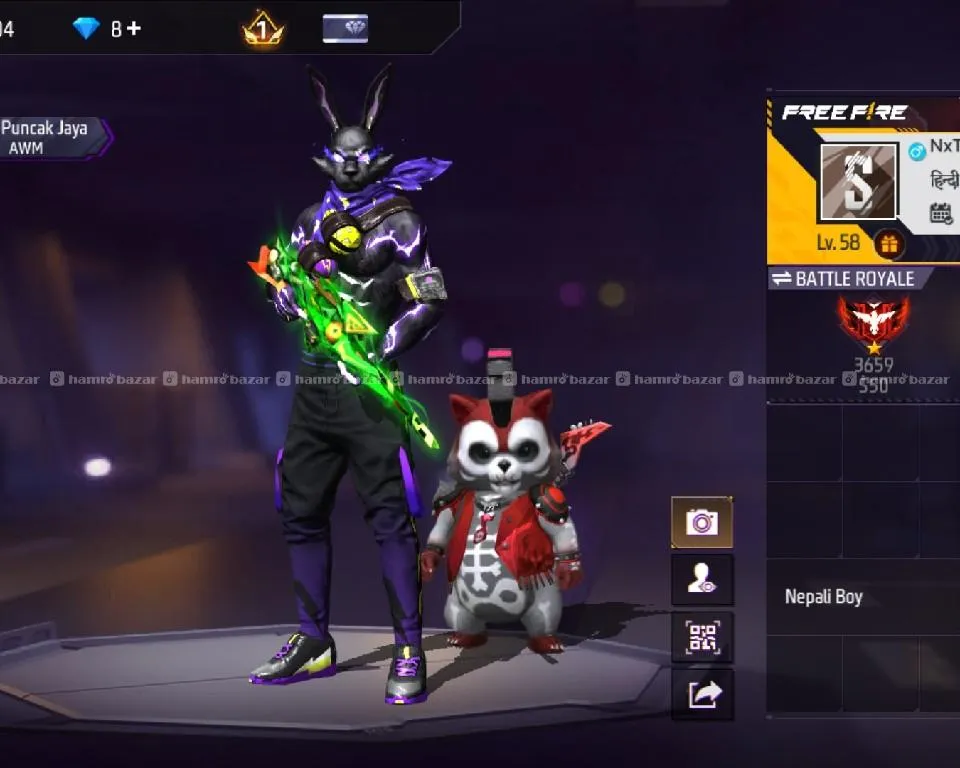Image resolution: width=960 pixels, height=768 pixels.
Task: Take a snapshot with the camera button
Action: (701, 522)
